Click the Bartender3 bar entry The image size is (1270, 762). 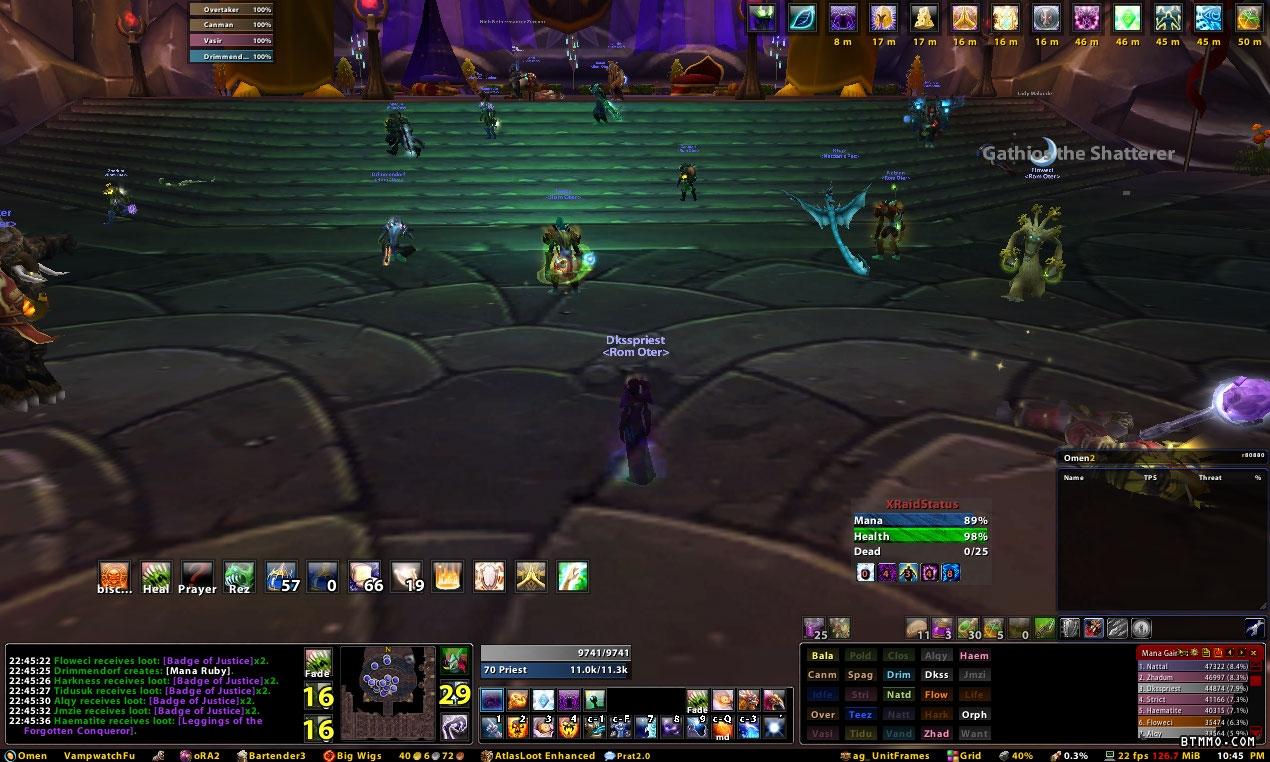270,755
